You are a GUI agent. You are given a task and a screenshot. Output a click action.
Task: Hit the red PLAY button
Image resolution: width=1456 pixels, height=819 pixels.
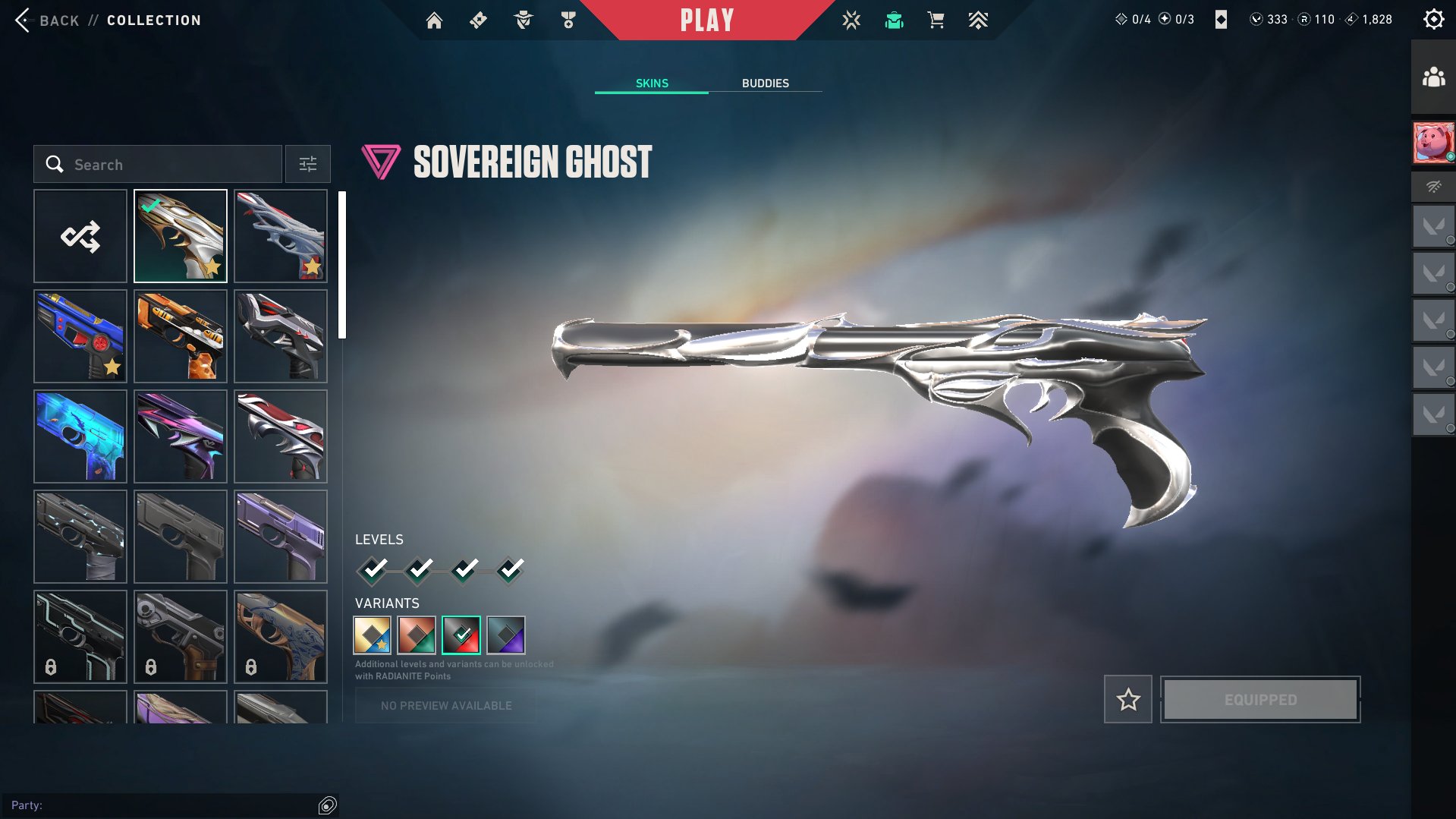[x=706, y=20]
